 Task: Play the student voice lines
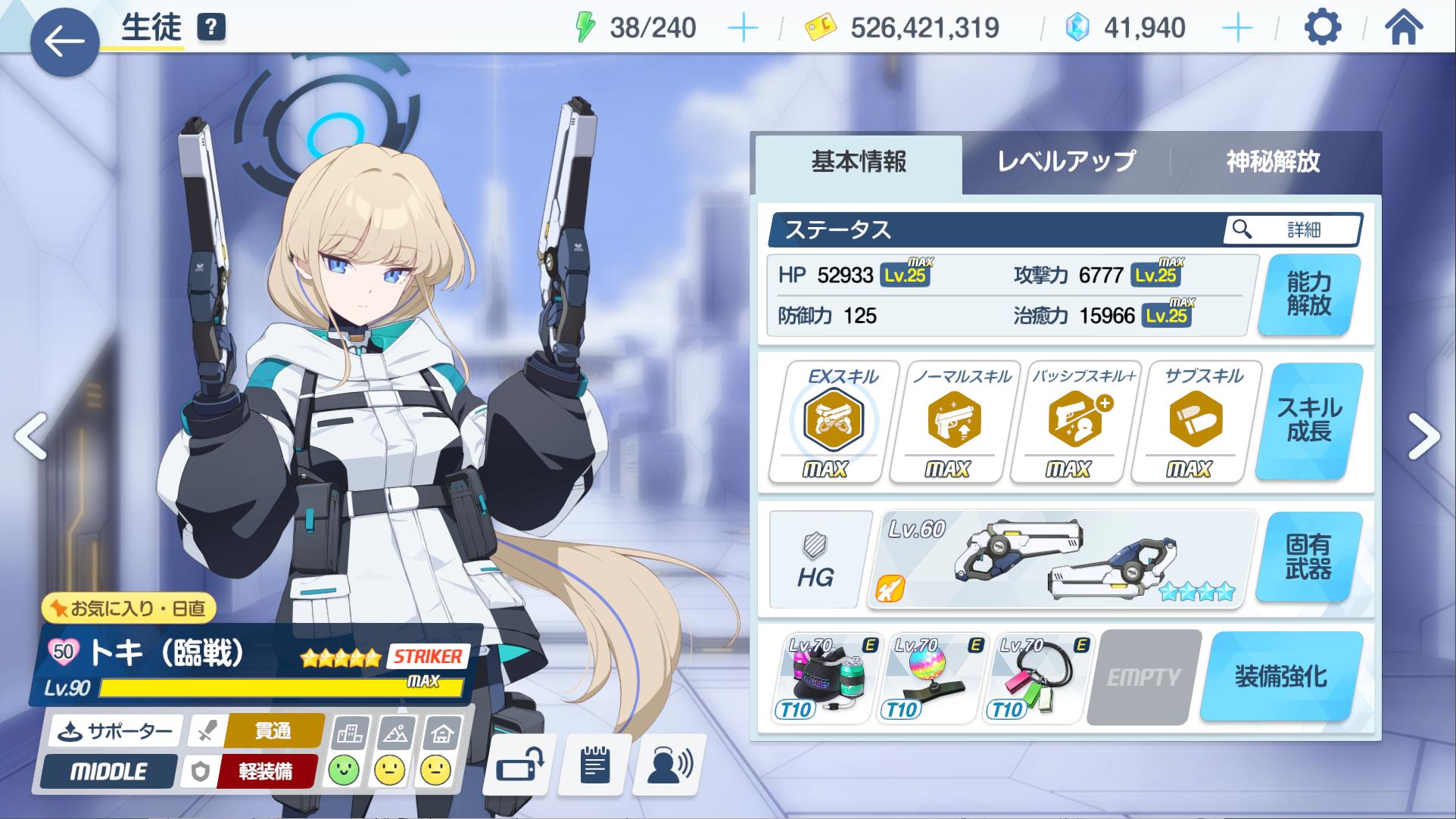[x=670, y=766]
